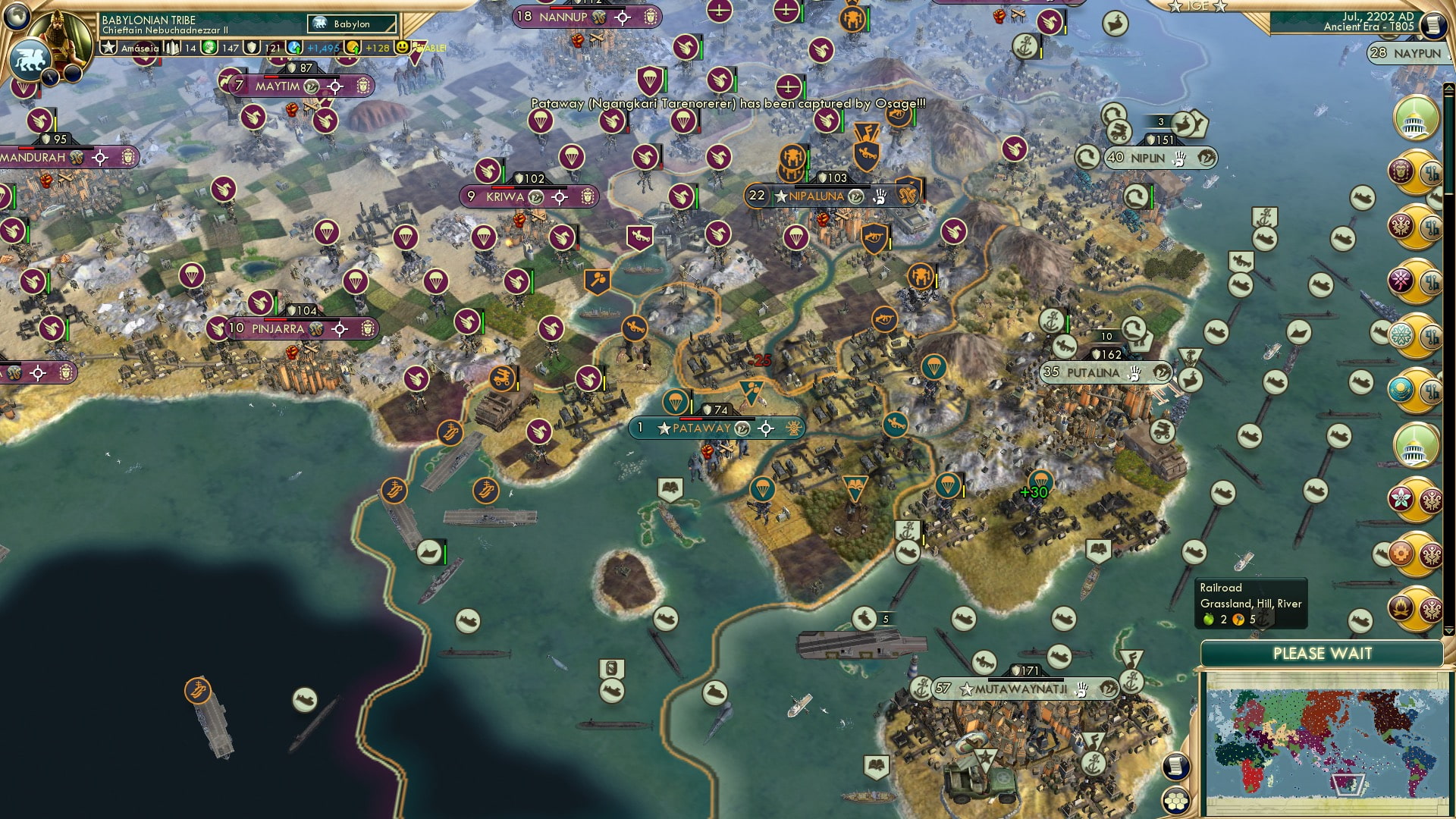
Task: Open the Maytim city production dropdown
Action: [312, 86]
